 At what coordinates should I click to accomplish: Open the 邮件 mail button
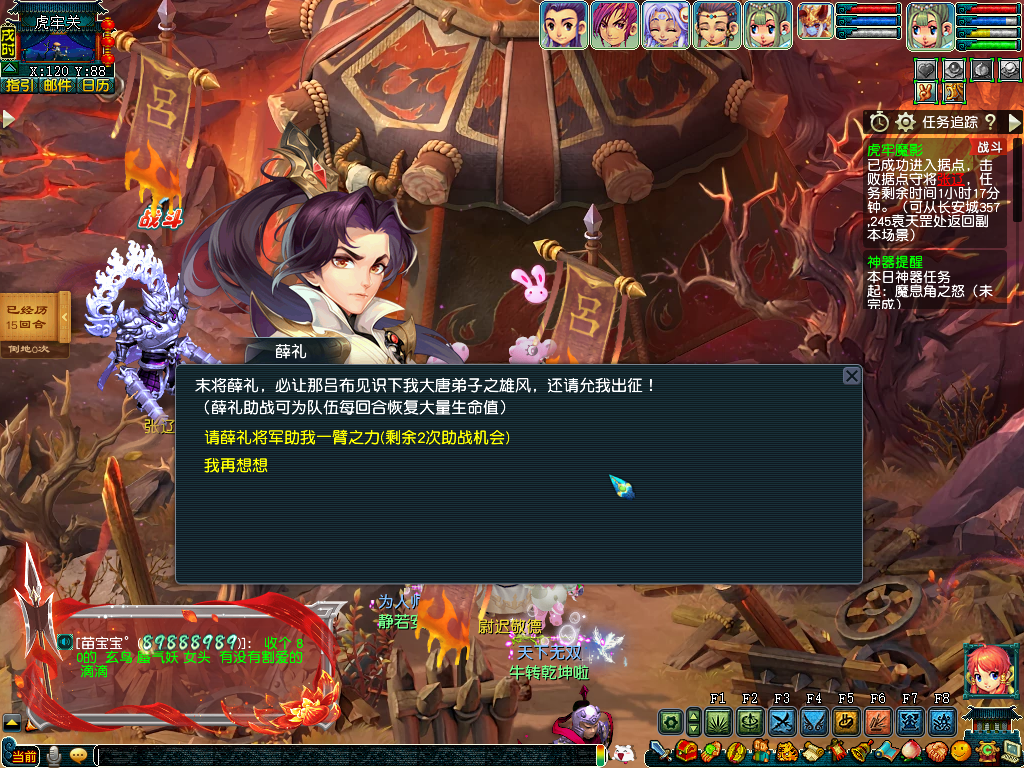click(57, 86)
